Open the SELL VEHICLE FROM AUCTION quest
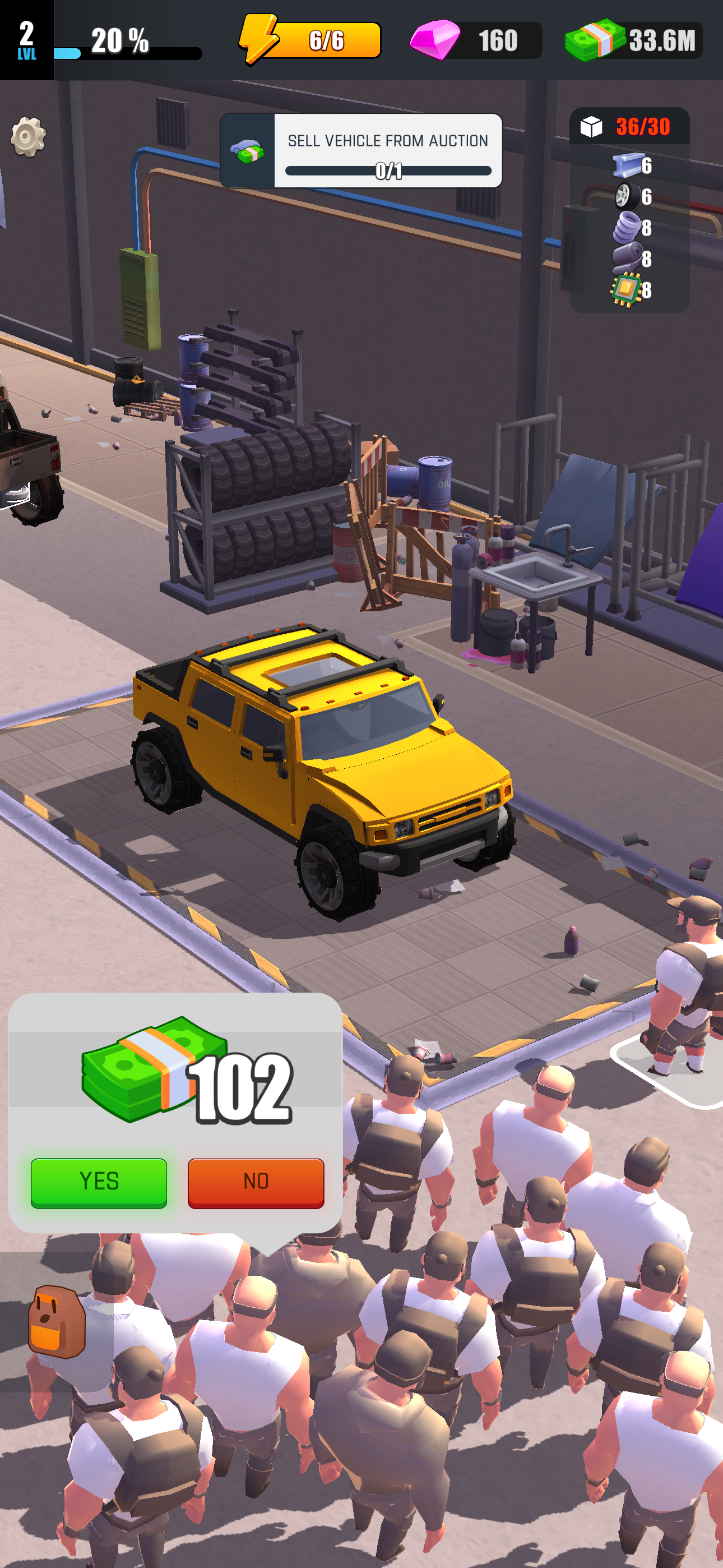723x1568 pixels. pyautogui.click(x=388, y=141)
